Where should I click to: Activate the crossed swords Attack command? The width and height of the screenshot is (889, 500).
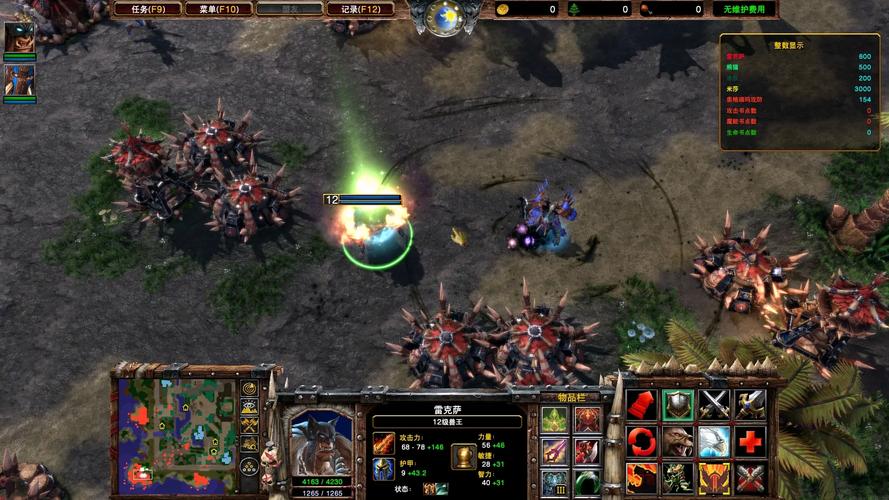point(713,405)
